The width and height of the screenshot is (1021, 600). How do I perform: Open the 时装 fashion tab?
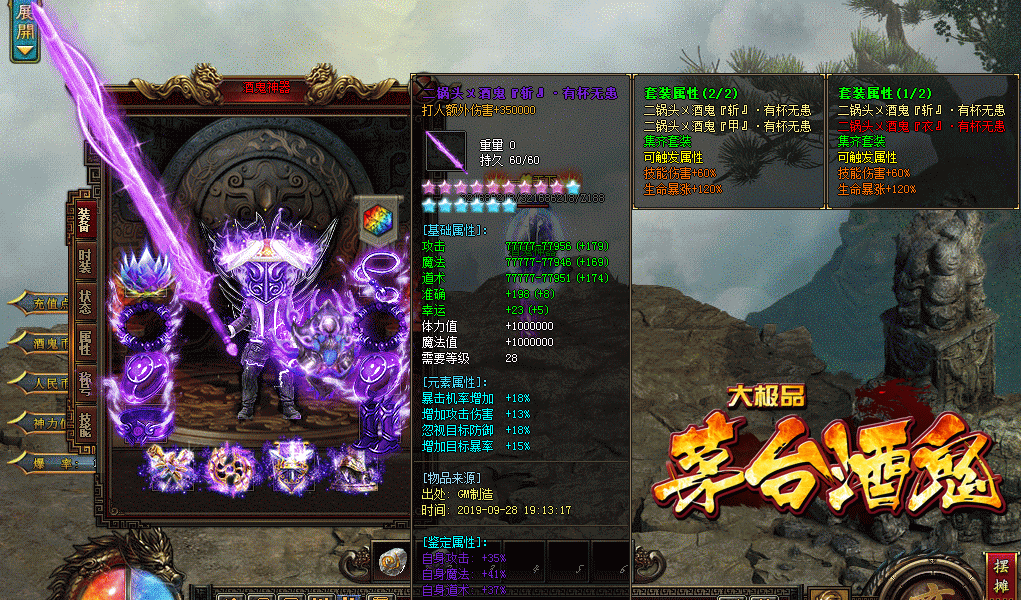click(x=85, y=260)
